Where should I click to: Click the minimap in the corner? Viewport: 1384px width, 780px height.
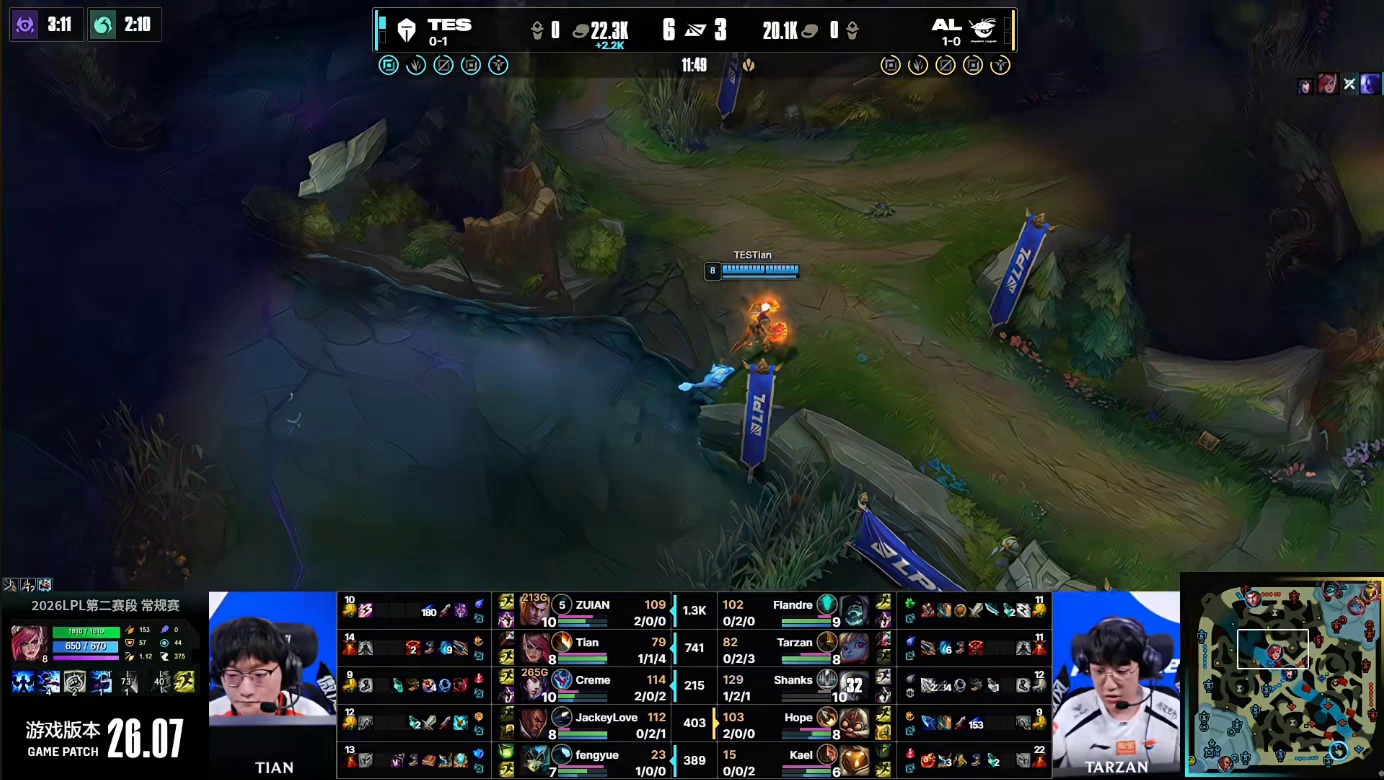tap(1282, 676)
